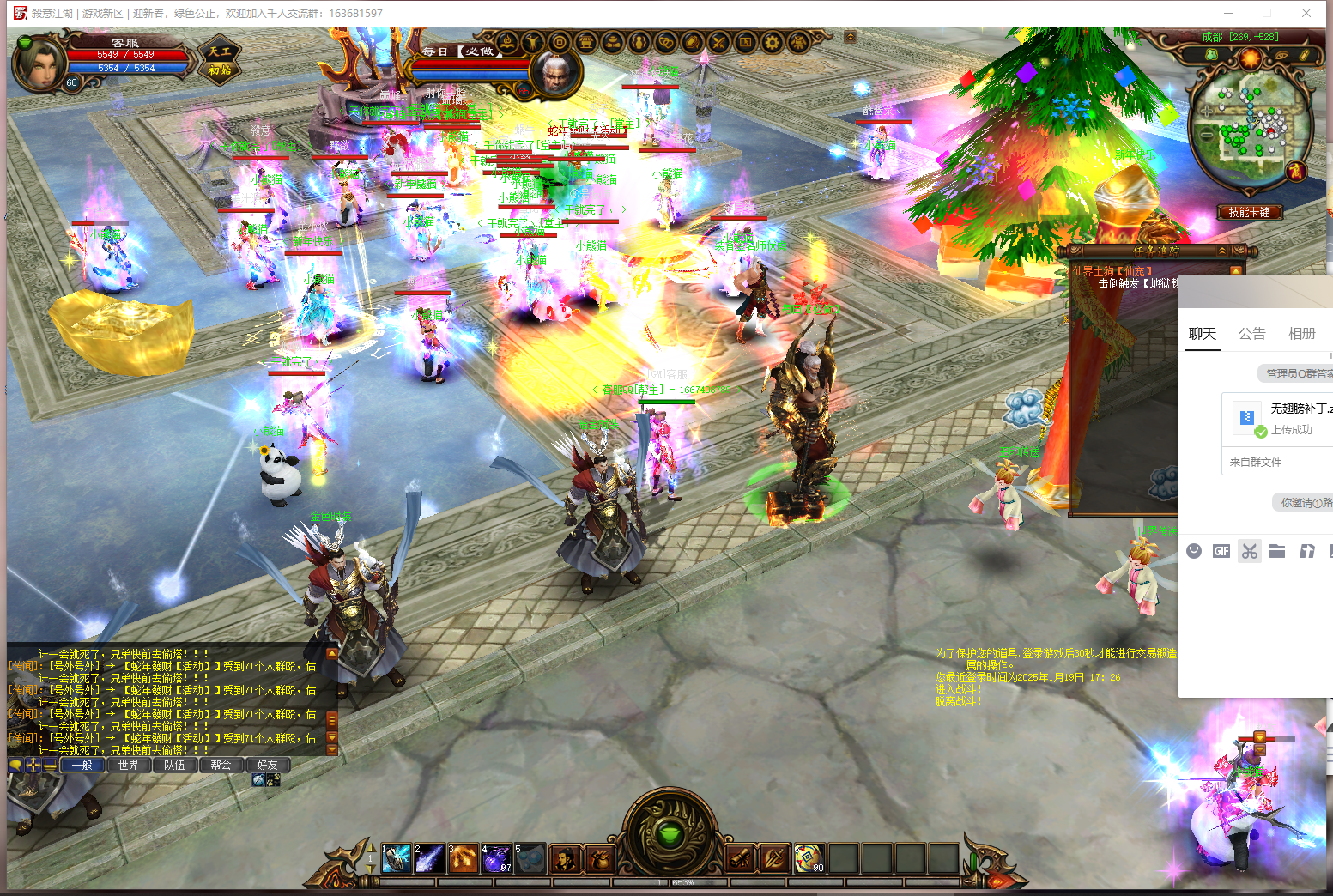The image size is (1333, 896).
Task: Open the gear settings icon
Action: 772,42
